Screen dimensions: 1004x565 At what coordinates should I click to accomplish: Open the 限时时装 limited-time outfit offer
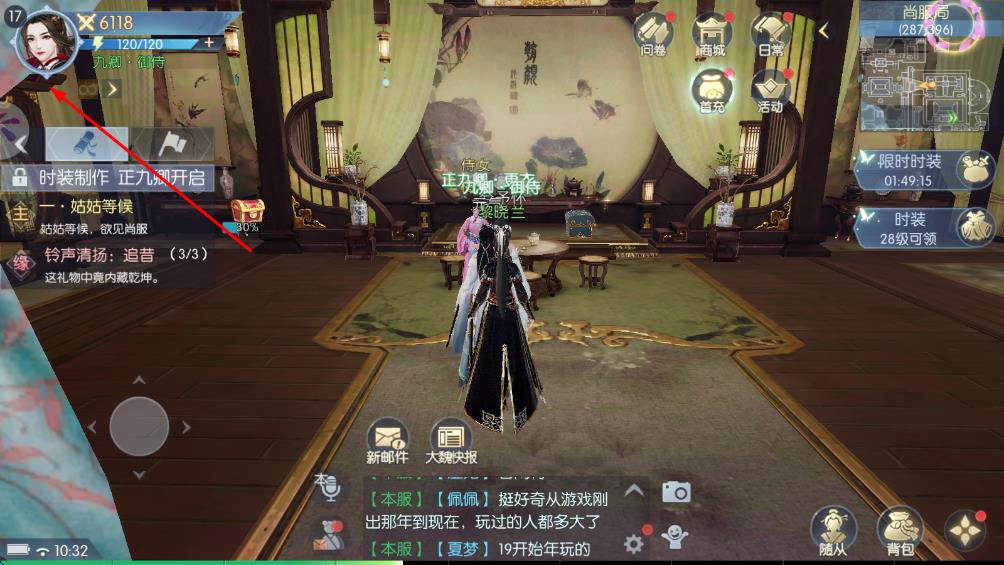point(920,170)
